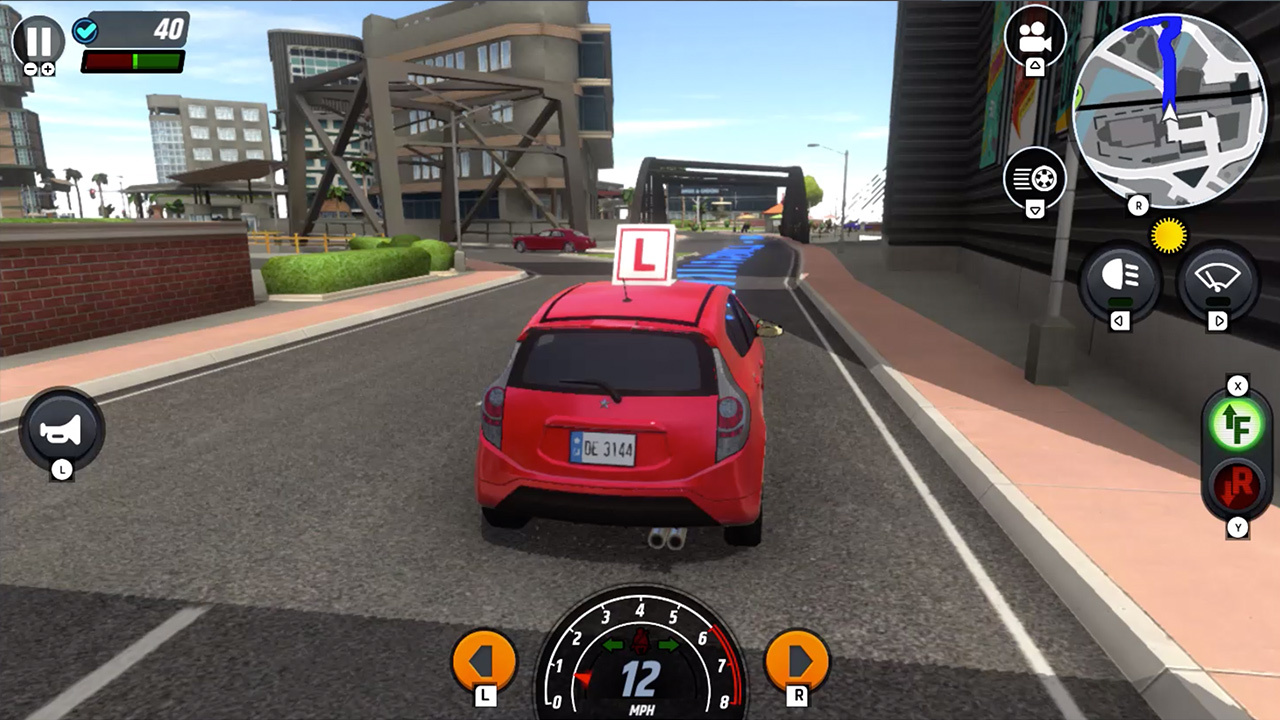Click the sun weather icon

pyautogui.click(x=1168, y=235)
